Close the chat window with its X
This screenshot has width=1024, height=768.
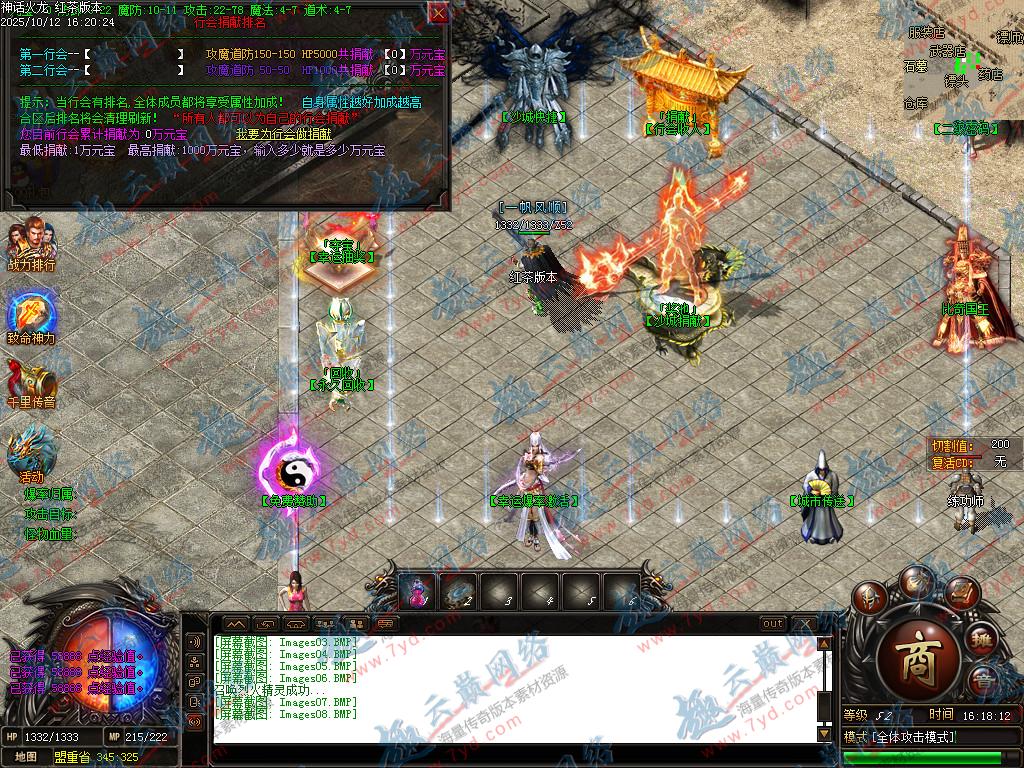pyautogui.click(x=804, y=623)
